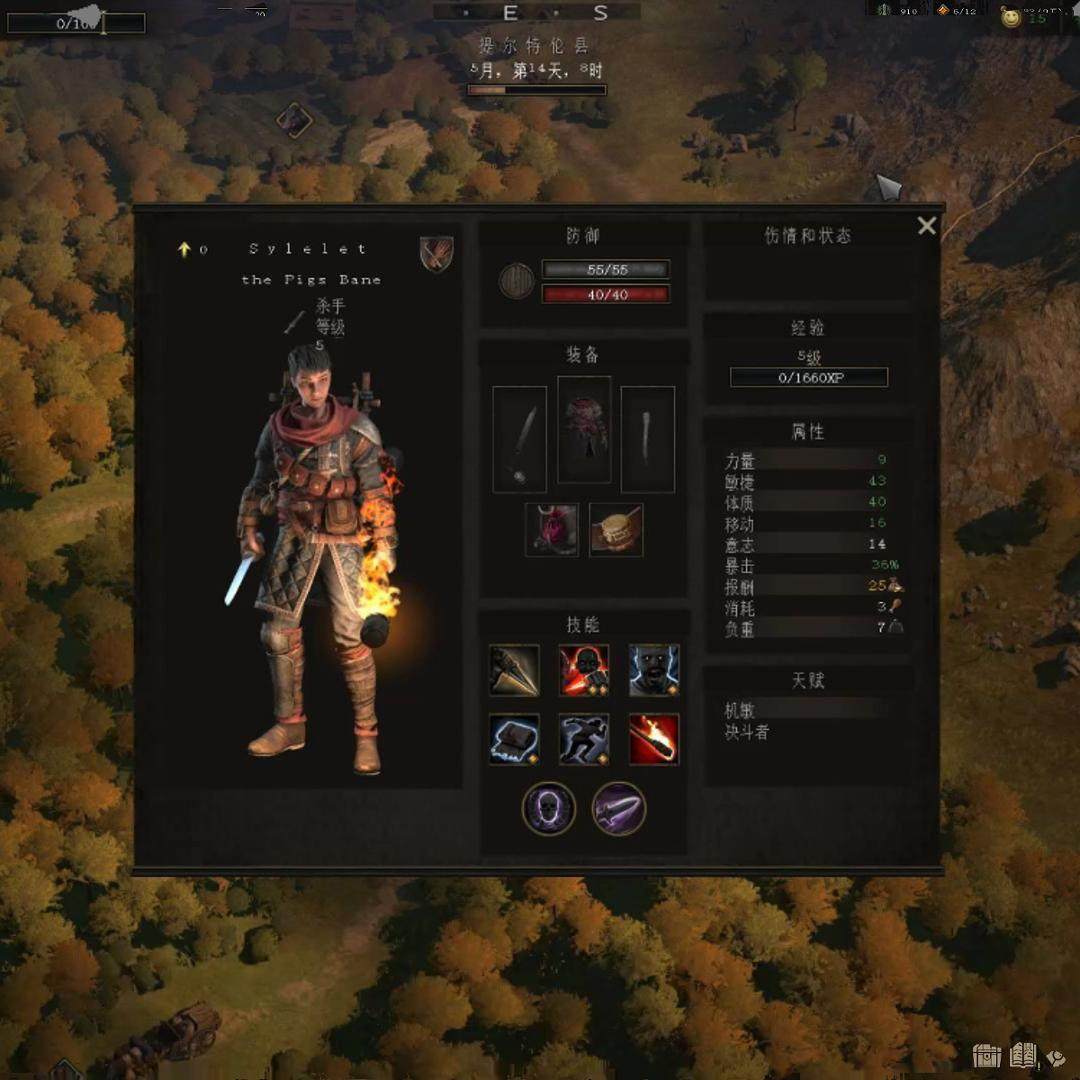Choose the glowing cloth skill

[x=515, y=739]
